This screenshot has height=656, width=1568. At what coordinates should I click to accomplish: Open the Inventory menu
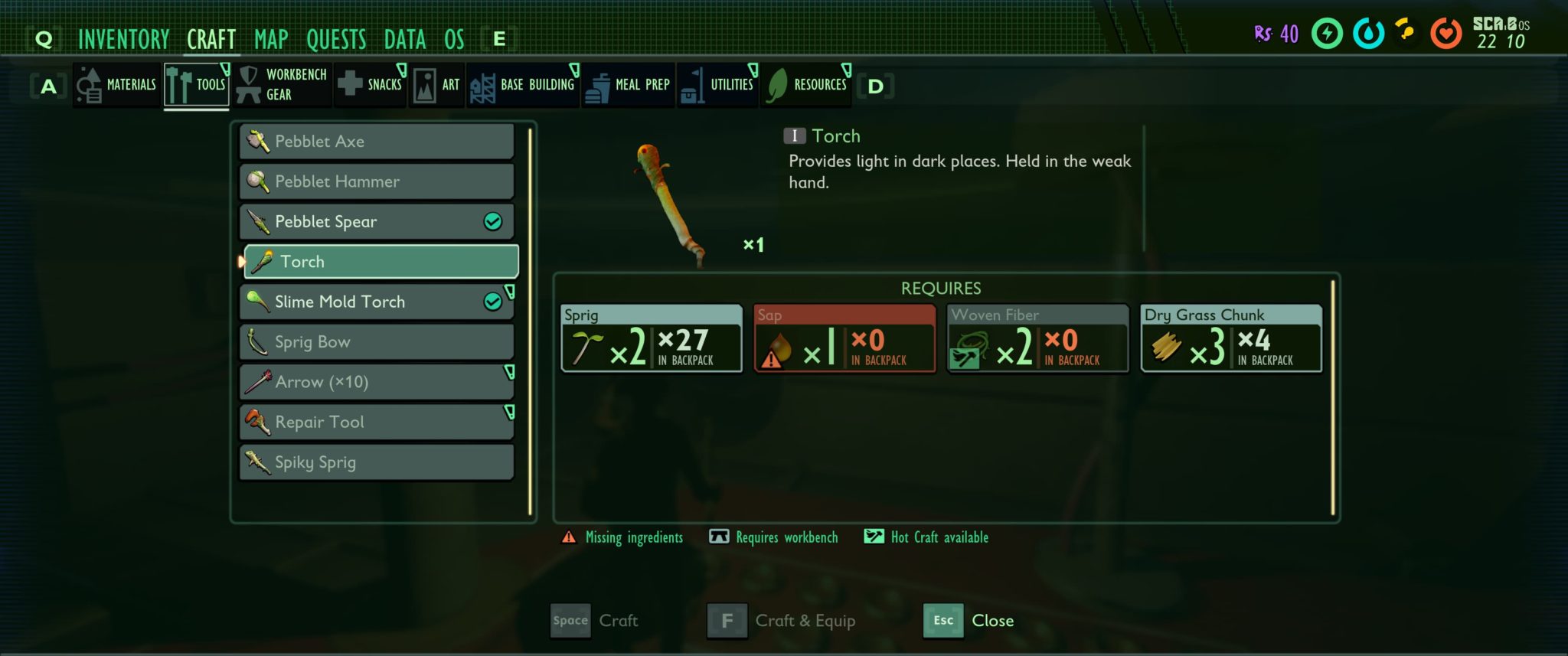(x=125, y=38)
